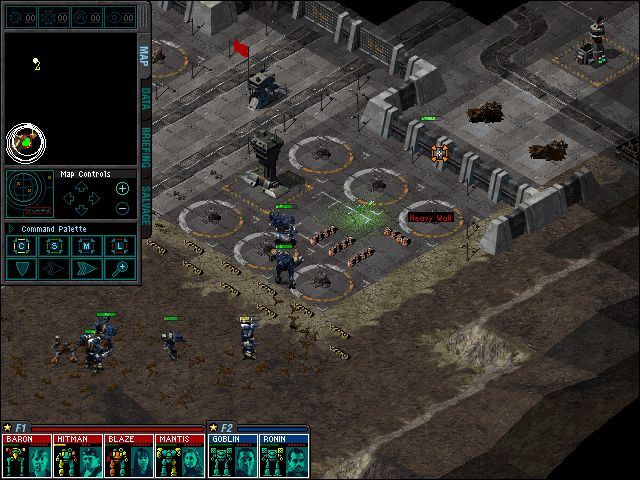Activate the M command palette button
Screen dimensions: 640x480
tap(87, 246)
